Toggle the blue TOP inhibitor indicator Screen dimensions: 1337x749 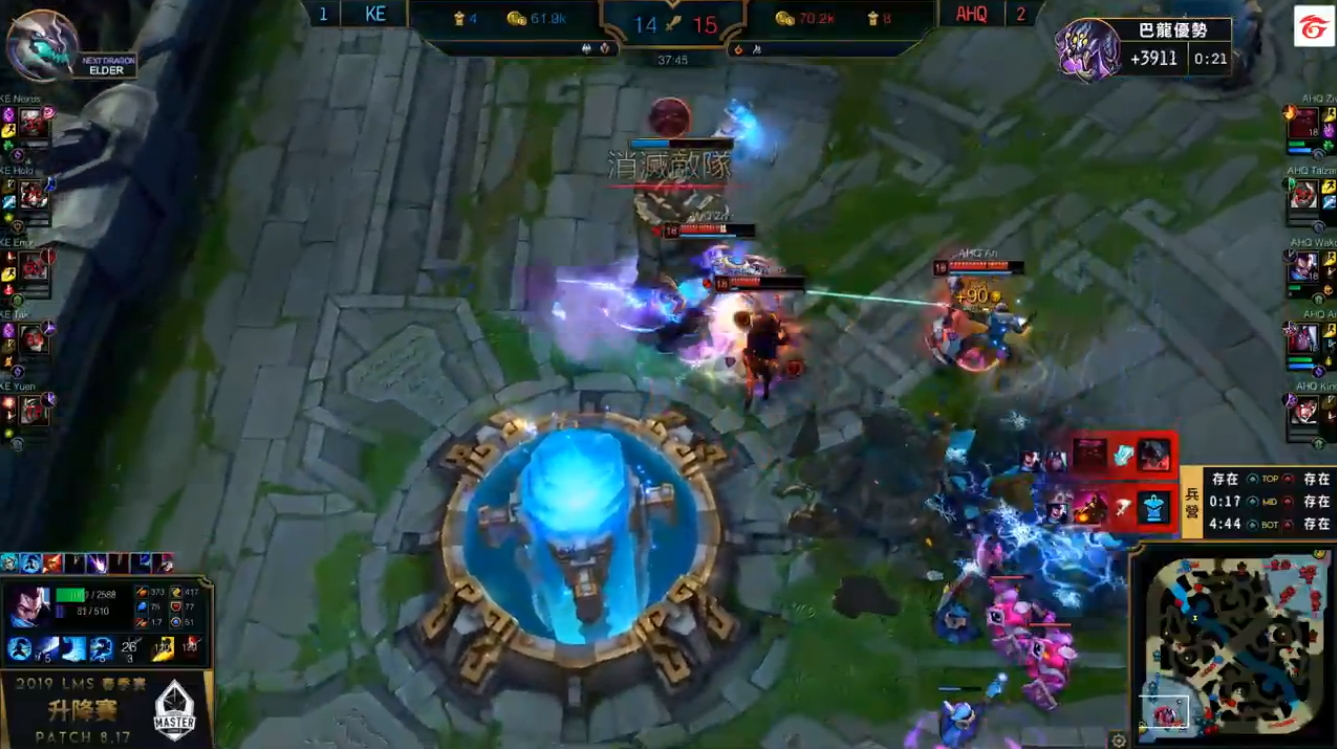(x=1251, y=479)
